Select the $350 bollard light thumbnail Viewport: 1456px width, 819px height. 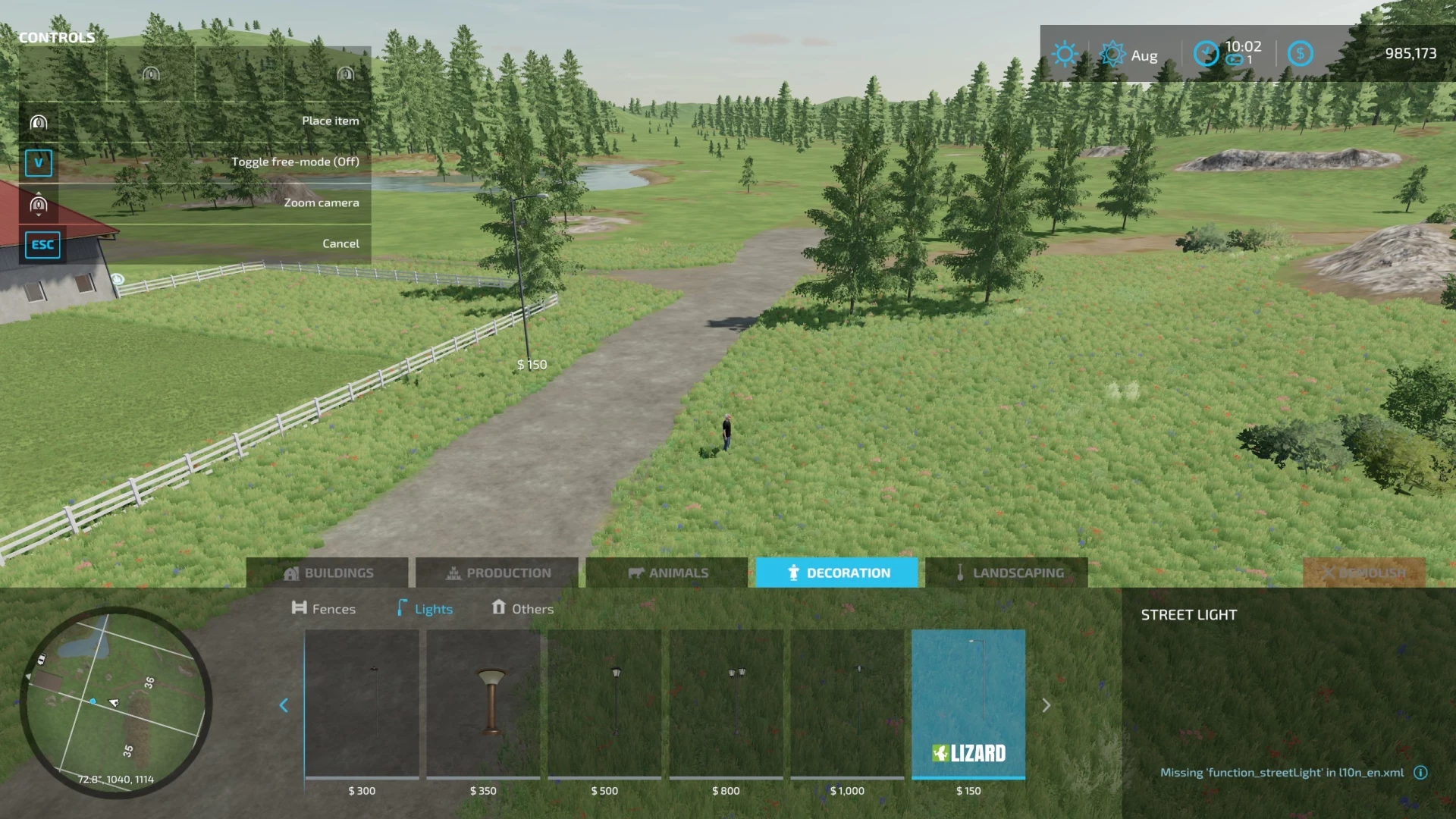click(483, 705)
